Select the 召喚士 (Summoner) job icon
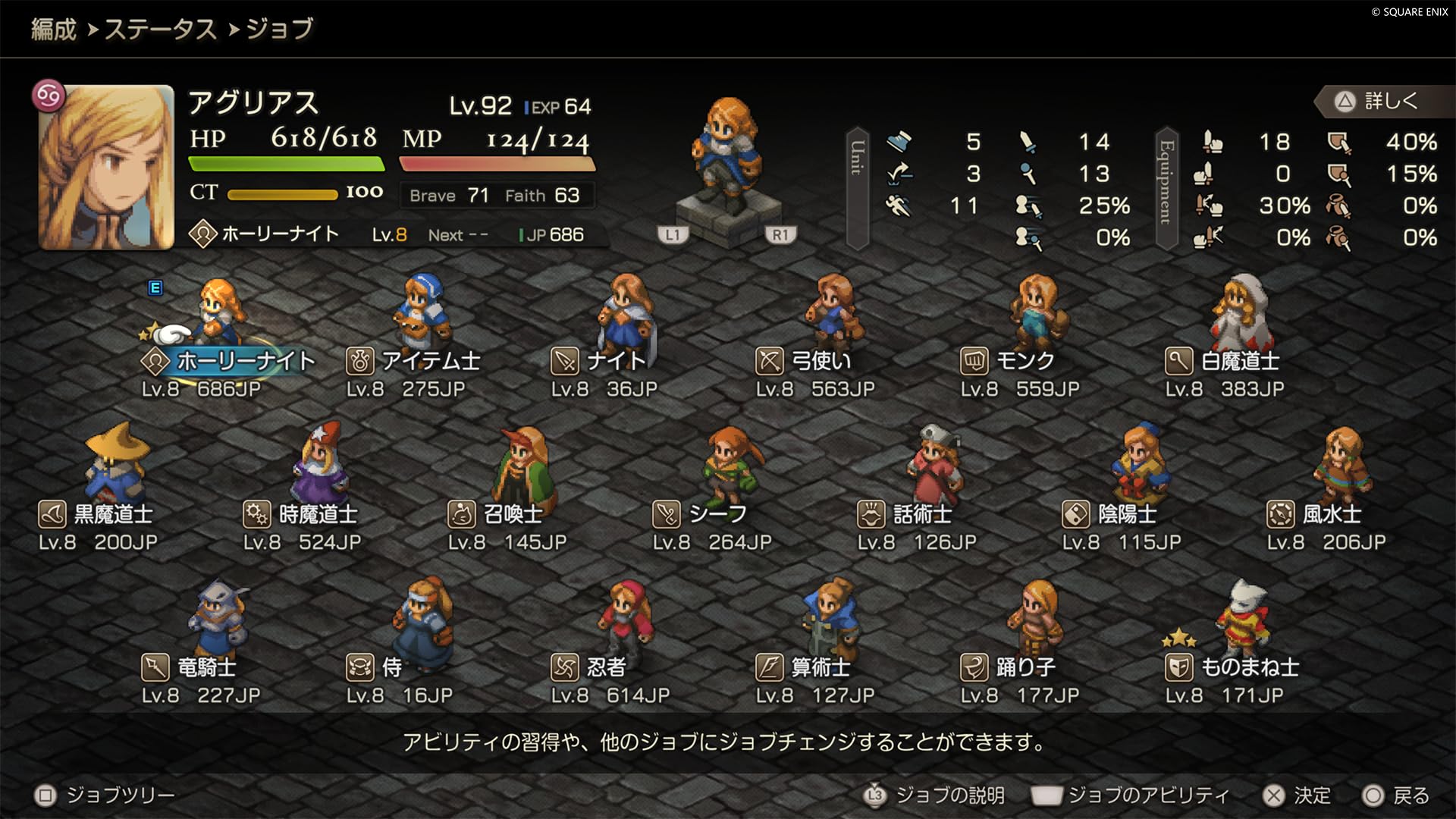This screenshot has height=819, width=1456. (460, 514)
